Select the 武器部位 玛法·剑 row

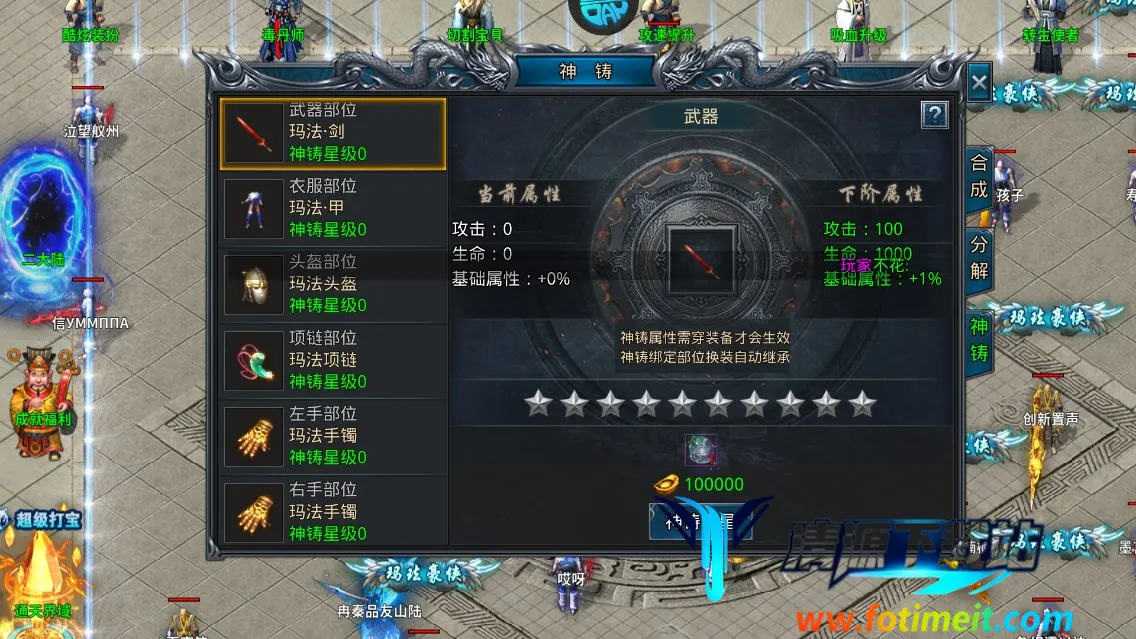pyautogui.click(x=332, y=133)
